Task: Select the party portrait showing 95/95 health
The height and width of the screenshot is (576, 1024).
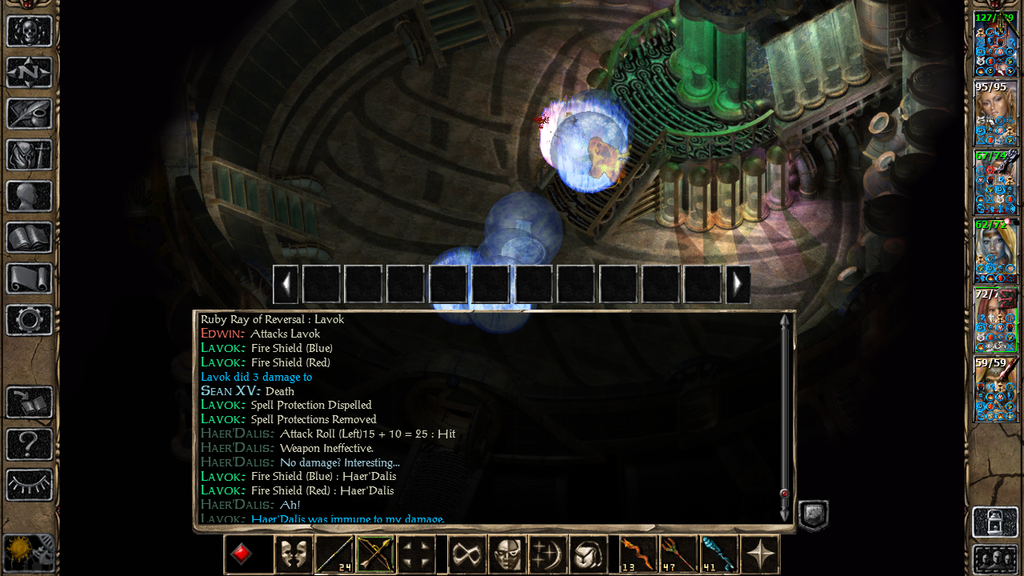Action: click(x=995, y=115)
